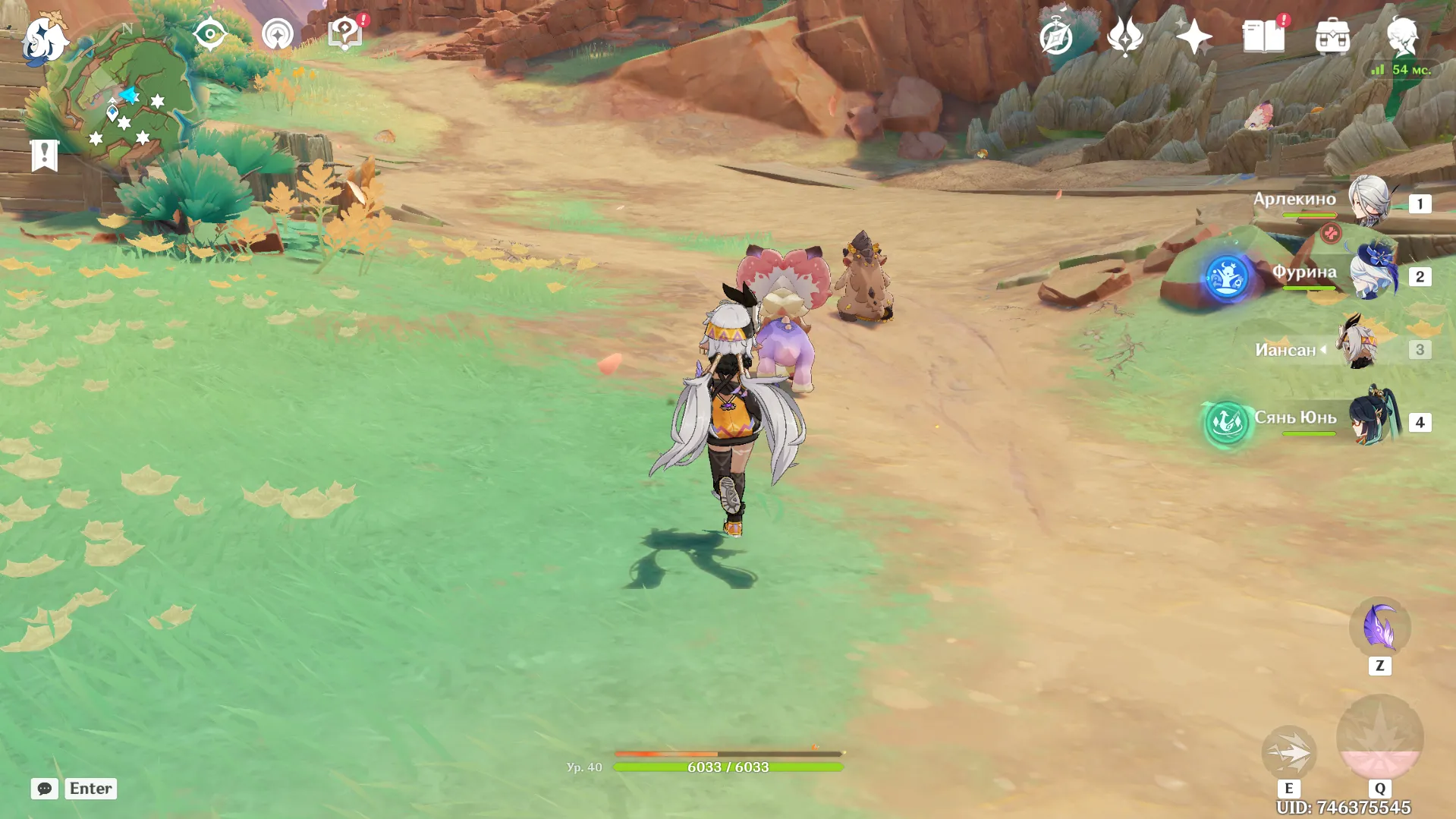Open the quest bookmark with exclamation mark

pyautogui.click(x=45, y=156)
